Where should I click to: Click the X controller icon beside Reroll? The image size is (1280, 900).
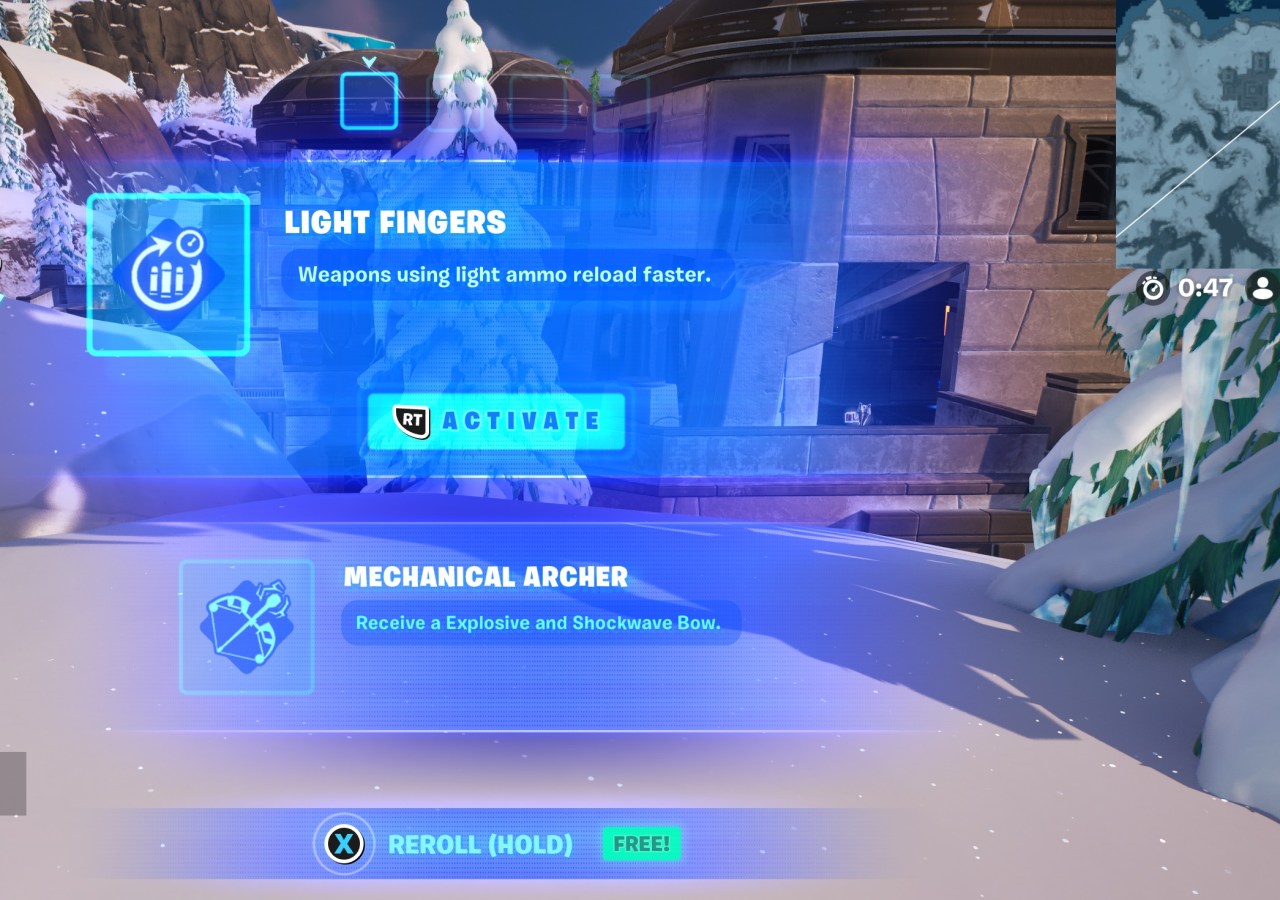click(x=344, y=843)
